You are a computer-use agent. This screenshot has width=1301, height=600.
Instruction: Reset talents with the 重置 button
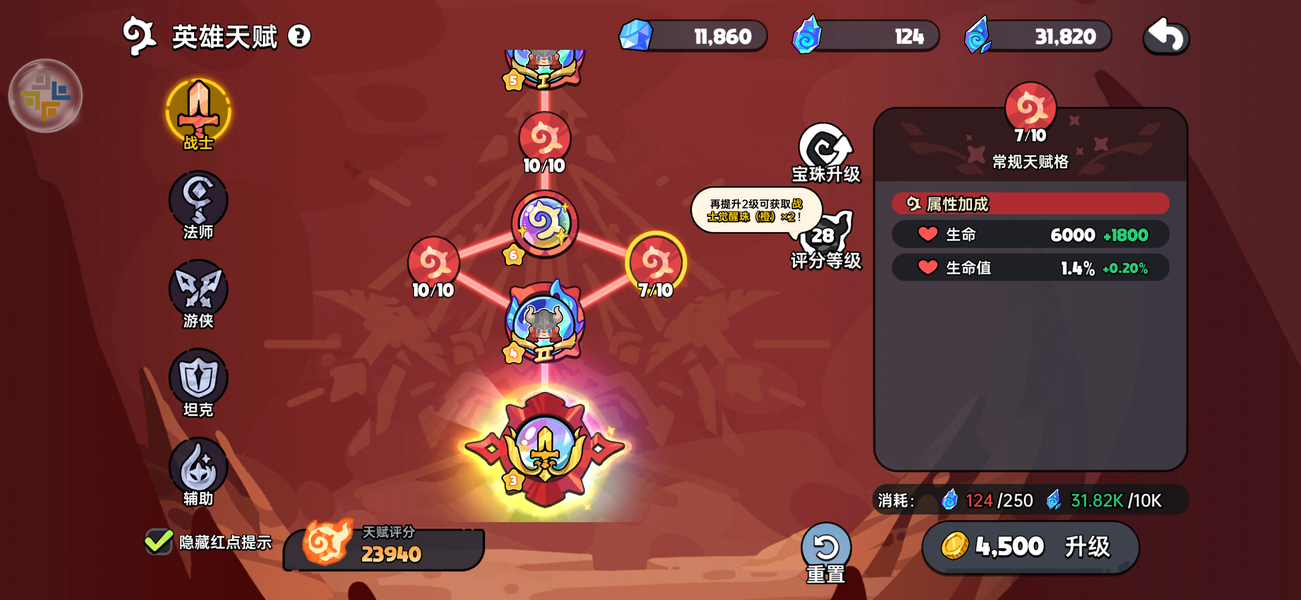tap(826, 549)
